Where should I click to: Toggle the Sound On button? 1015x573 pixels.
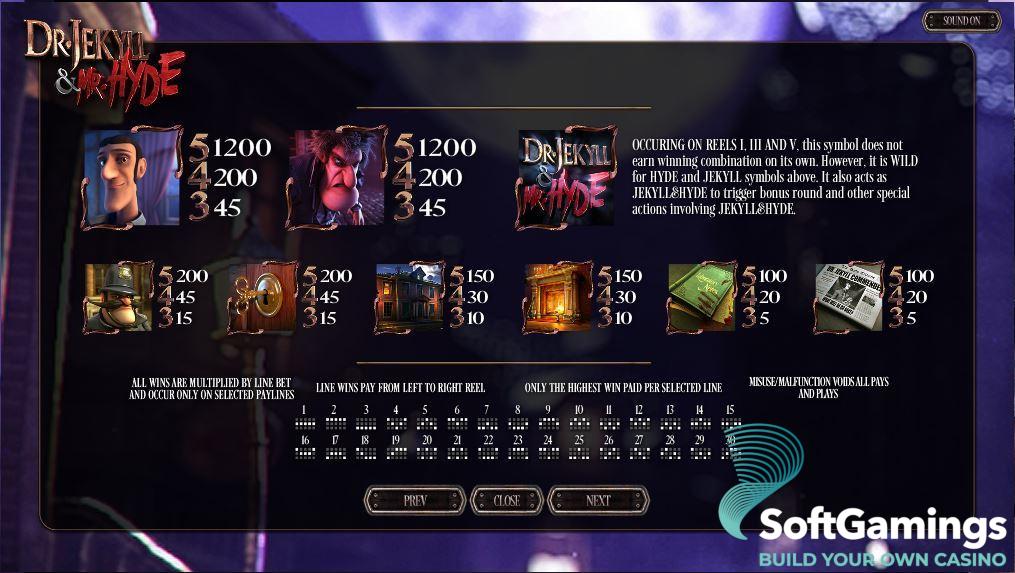pos(961,21)
